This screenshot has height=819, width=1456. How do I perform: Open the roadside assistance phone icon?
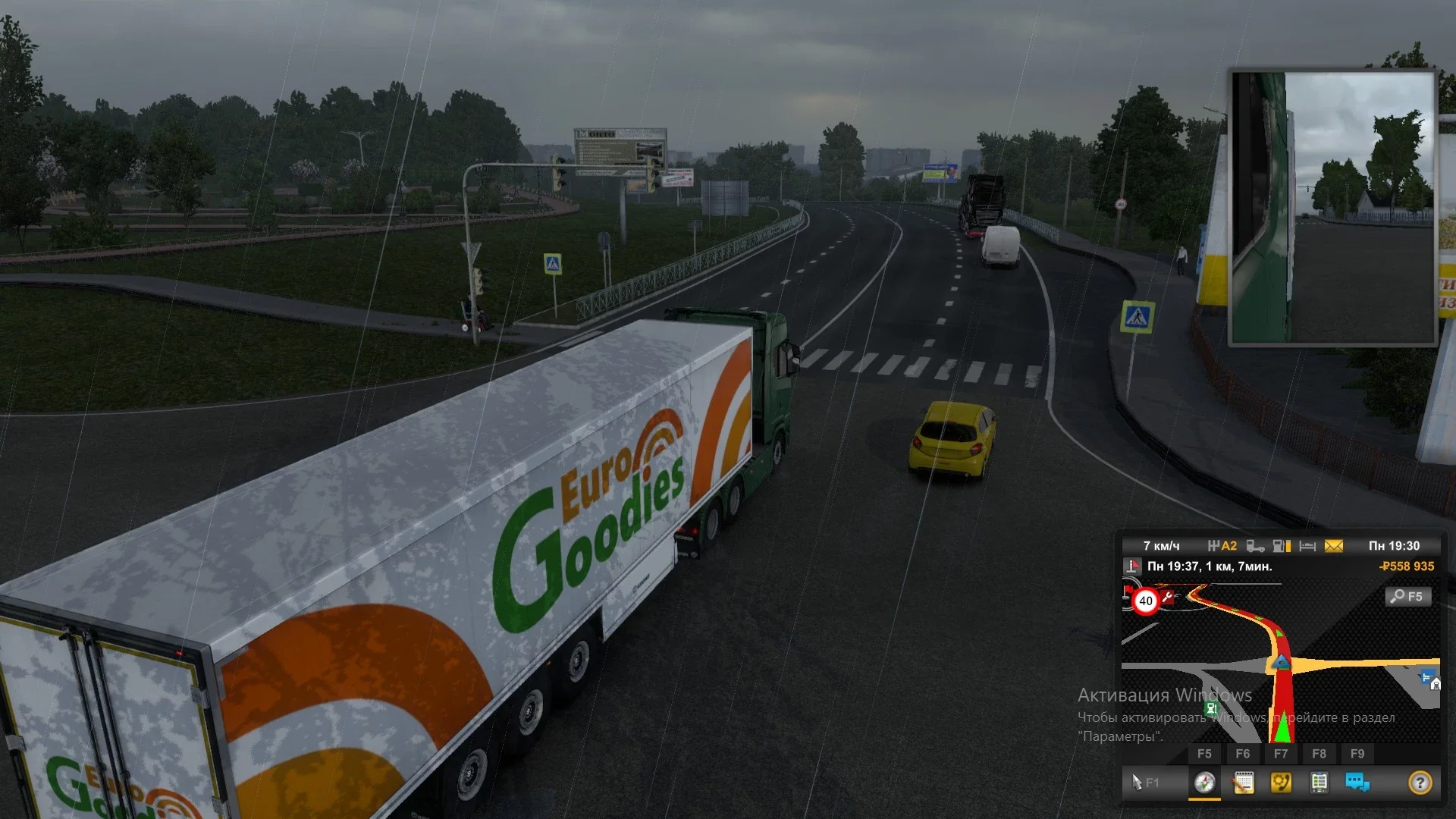(1282, 781)
